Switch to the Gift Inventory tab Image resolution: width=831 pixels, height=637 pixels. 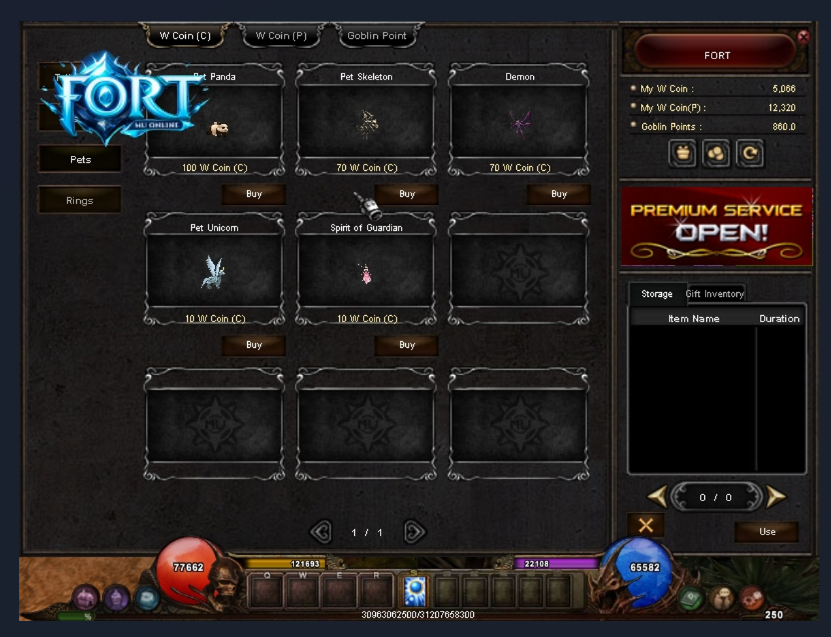coord(715,294)
